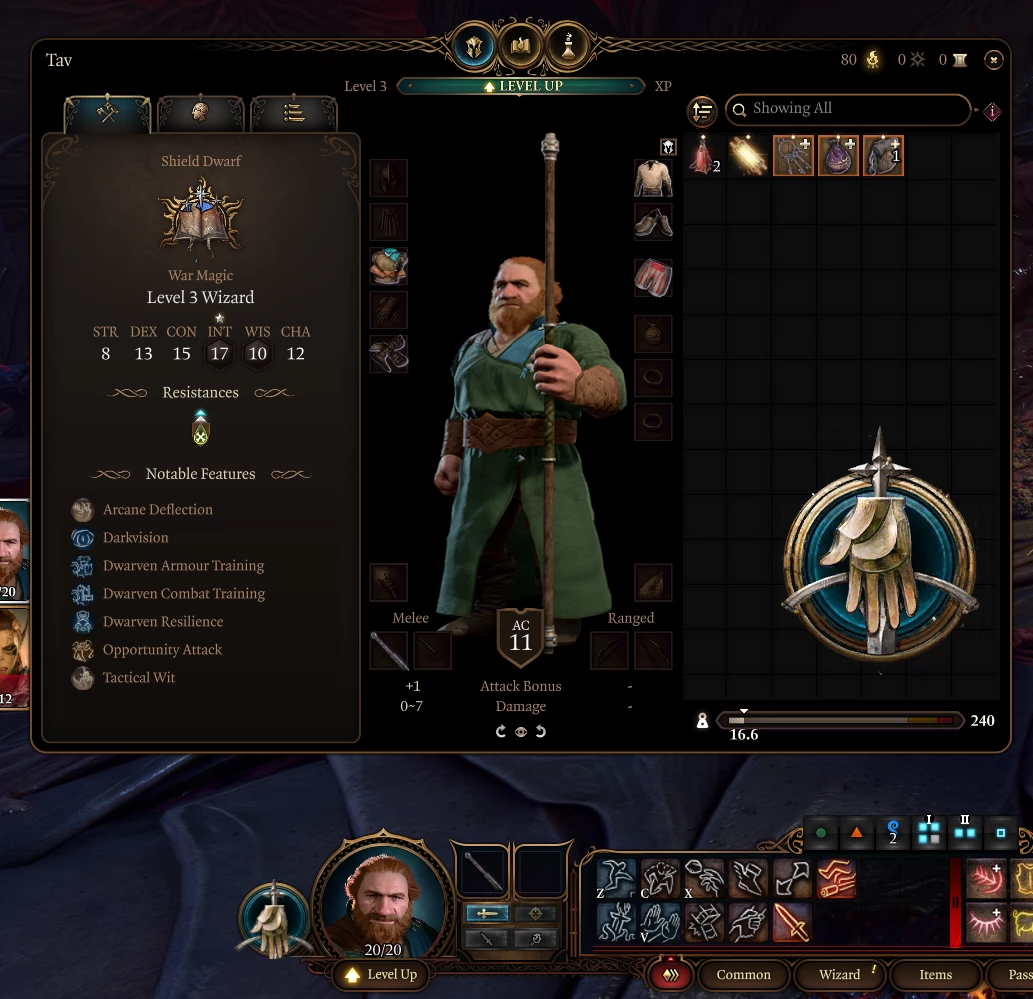
Task: Switch hotbar to the Items tab
Action: click(935, 975)
